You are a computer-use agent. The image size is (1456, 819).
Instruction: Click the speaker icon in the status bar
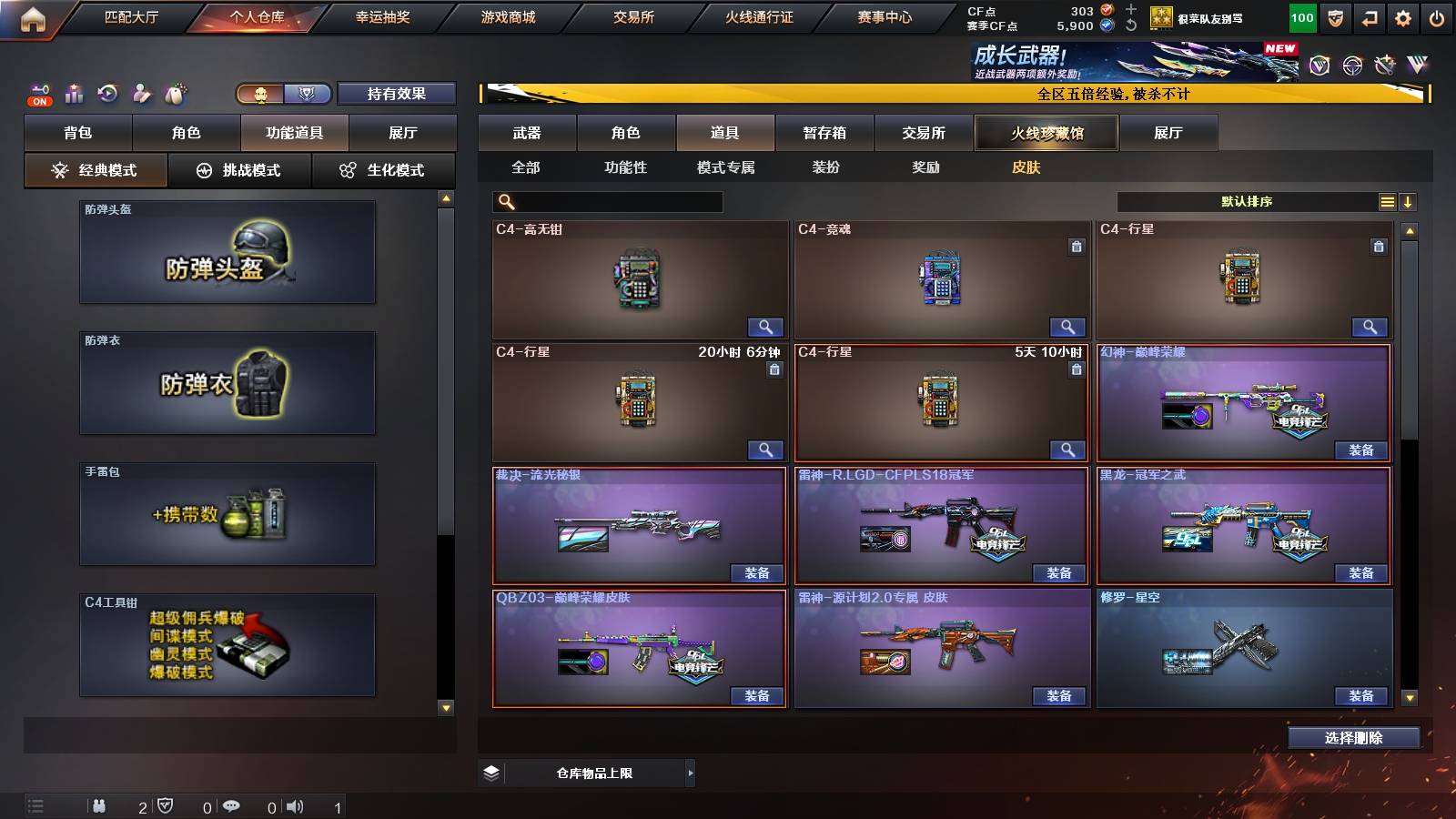point(295,806)
